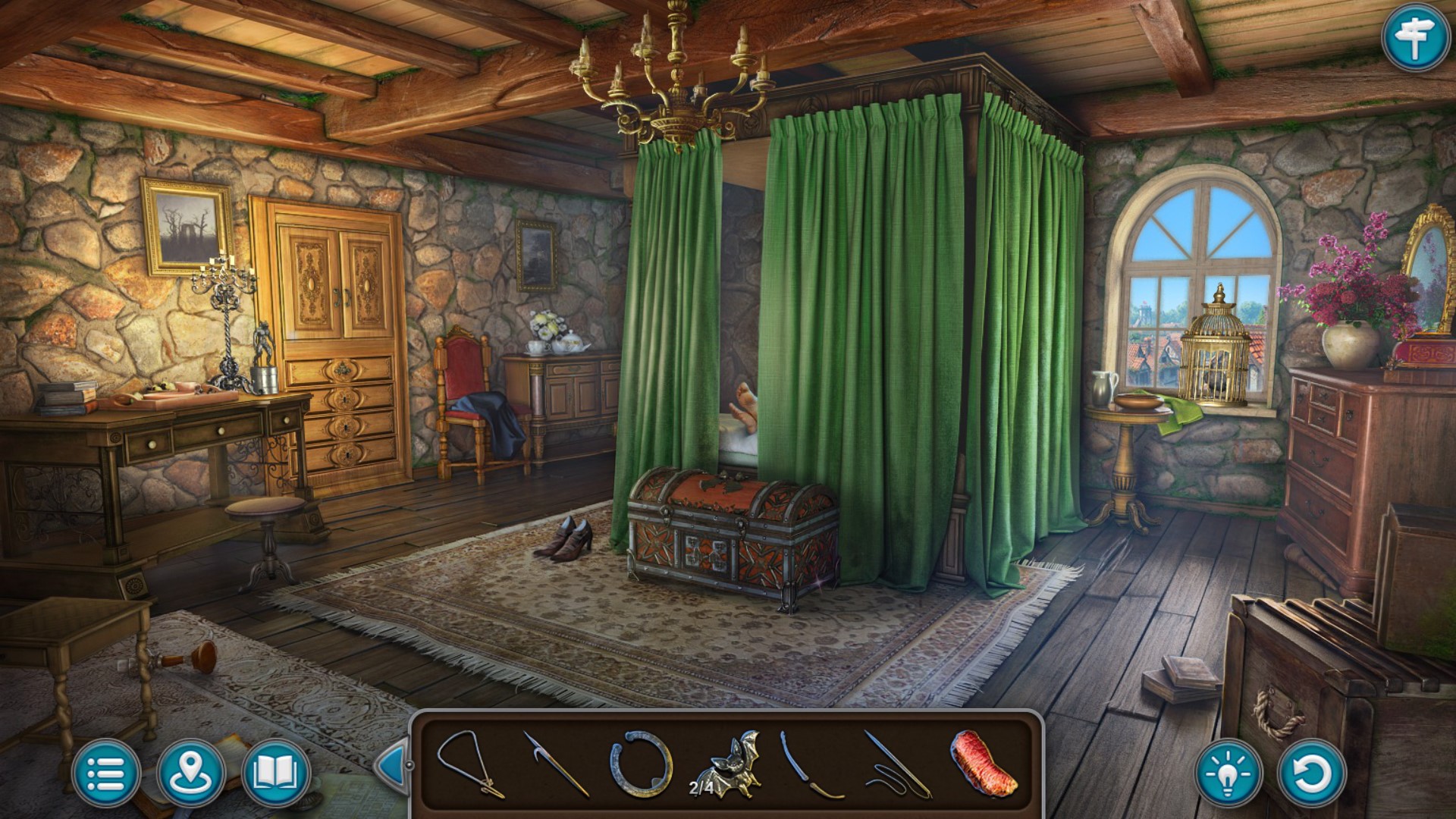The height and width of the screenshot is (819, 1456).
Task: Pick the broken metal ring item
Action: click(642, 763)
